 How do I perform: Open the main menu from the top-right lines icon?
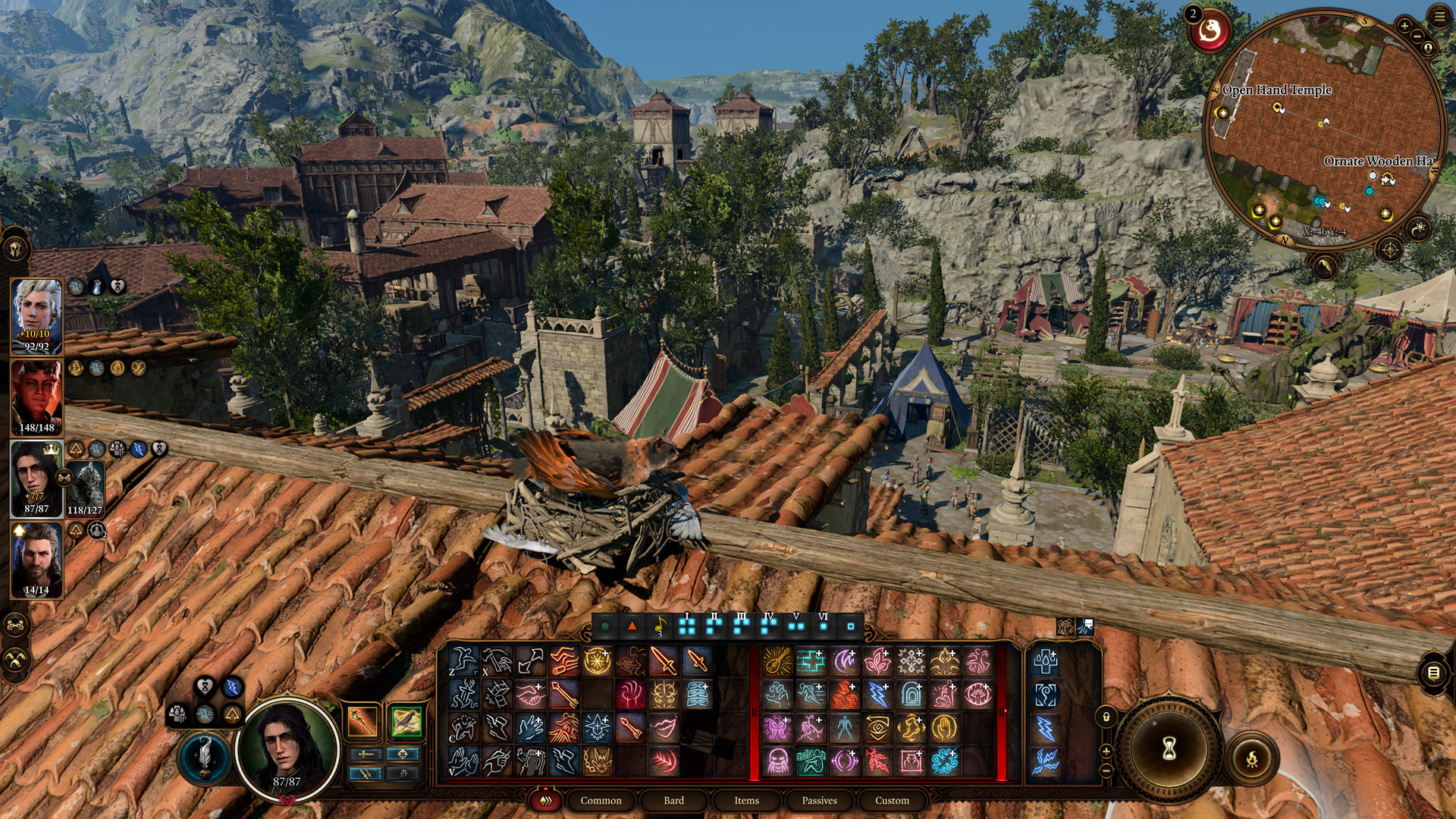[x=1439, y=17]
